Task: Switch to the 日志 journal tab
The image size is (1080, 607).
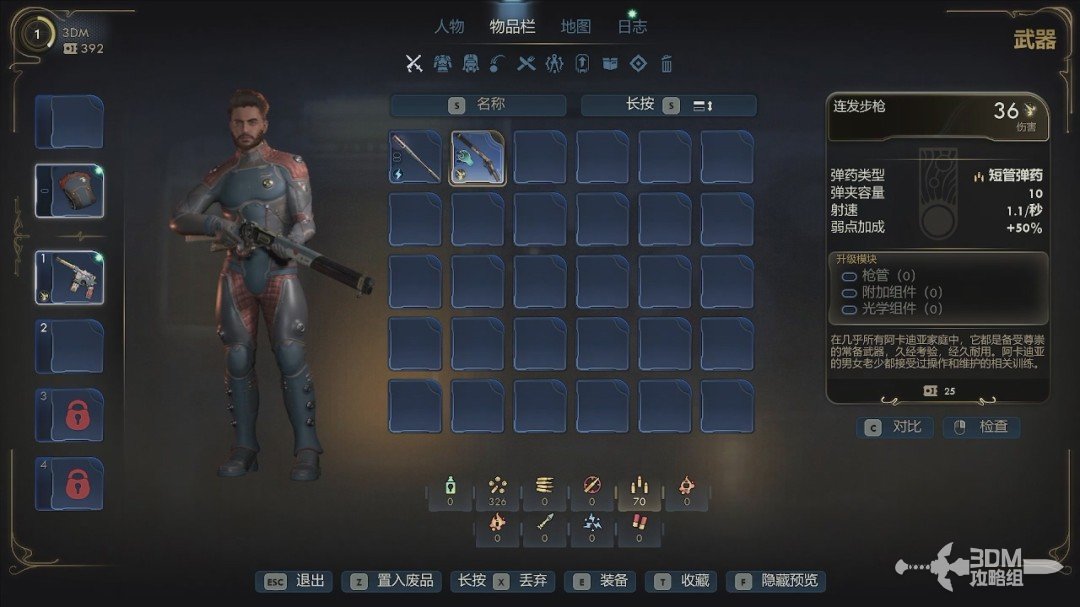Action: point(632,27)
